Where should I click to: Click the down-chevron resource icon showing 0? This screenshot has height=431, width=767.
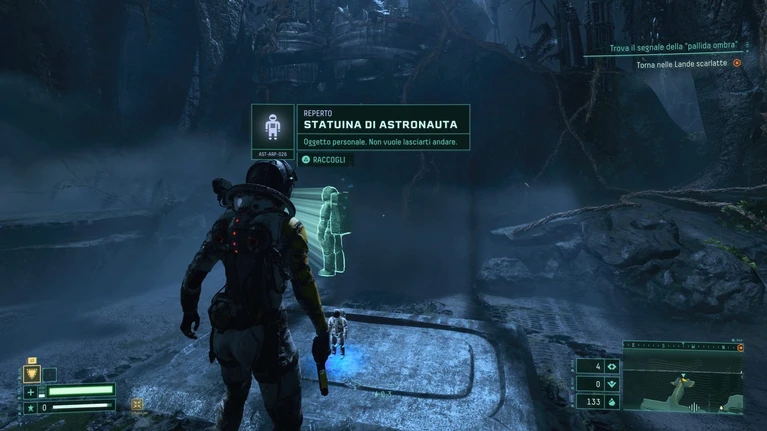tap(612, 384)
